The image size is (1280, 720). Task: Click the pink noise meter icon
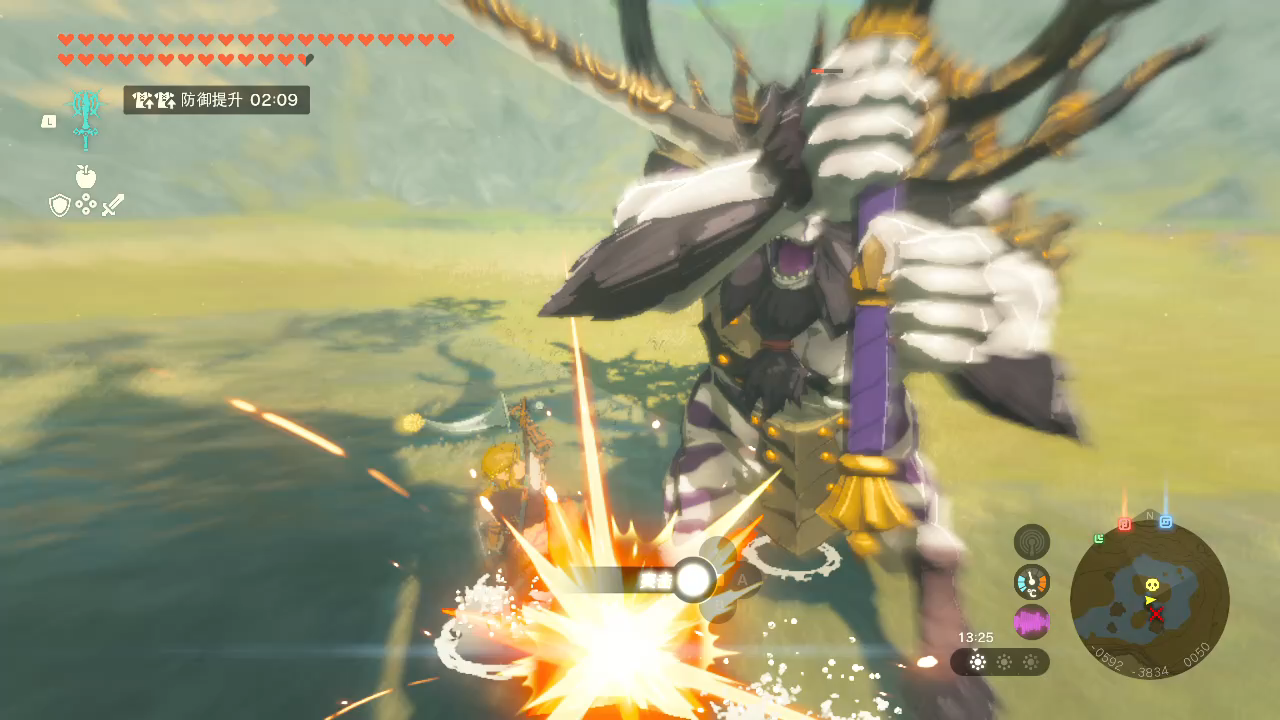coord(1032,622)
